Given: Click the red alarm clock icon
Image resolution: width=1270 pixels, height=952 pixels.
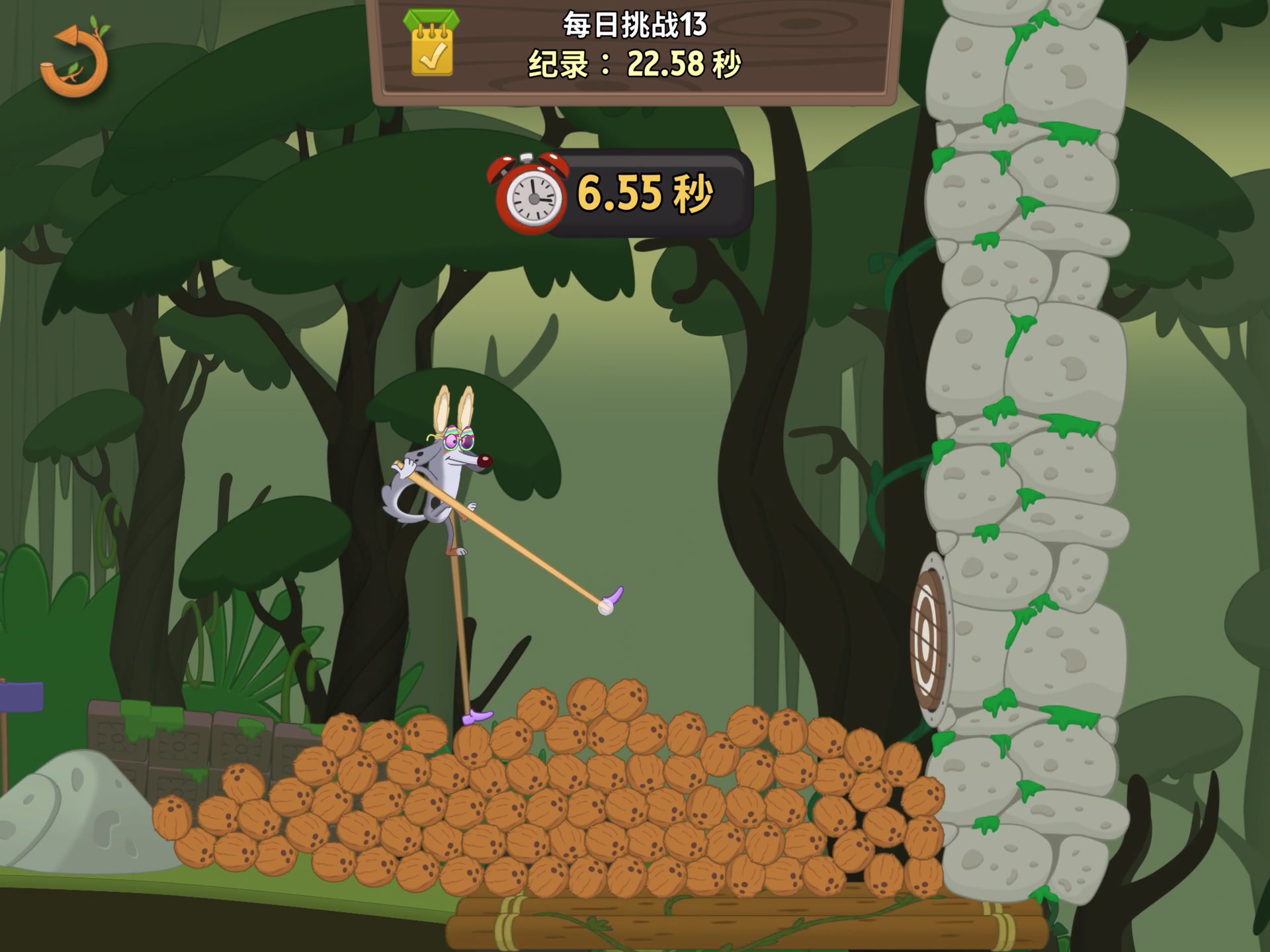Looking at the screenshot, I should click(529, 194).
